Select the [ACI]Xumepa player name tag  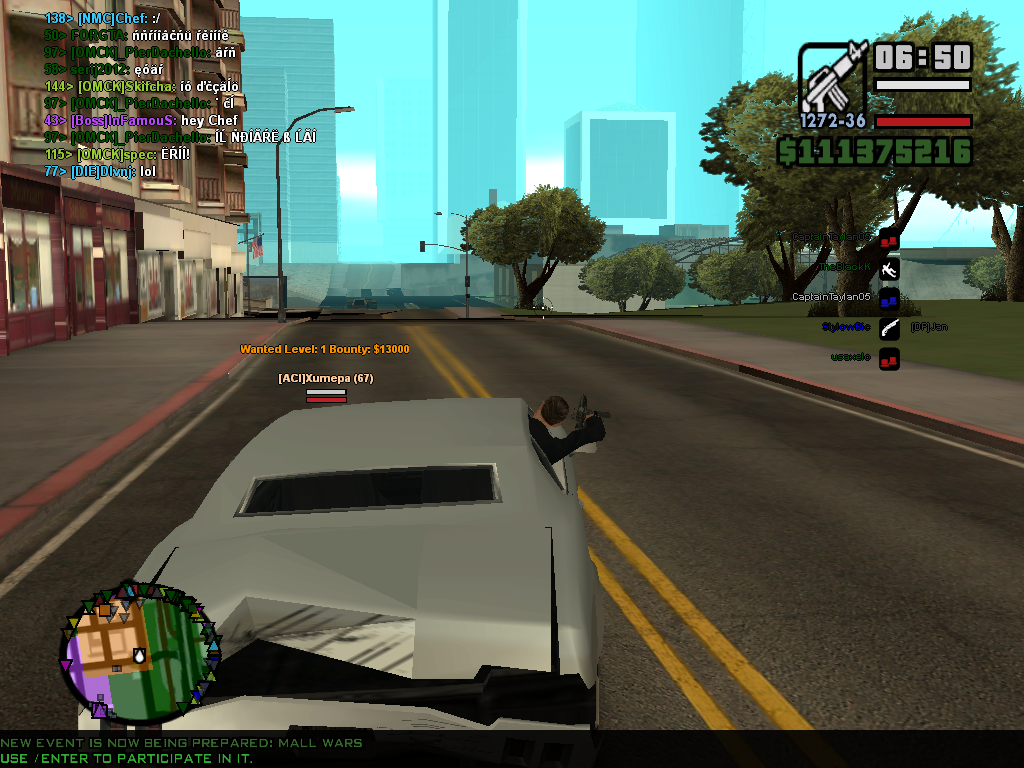pos(325,378)
